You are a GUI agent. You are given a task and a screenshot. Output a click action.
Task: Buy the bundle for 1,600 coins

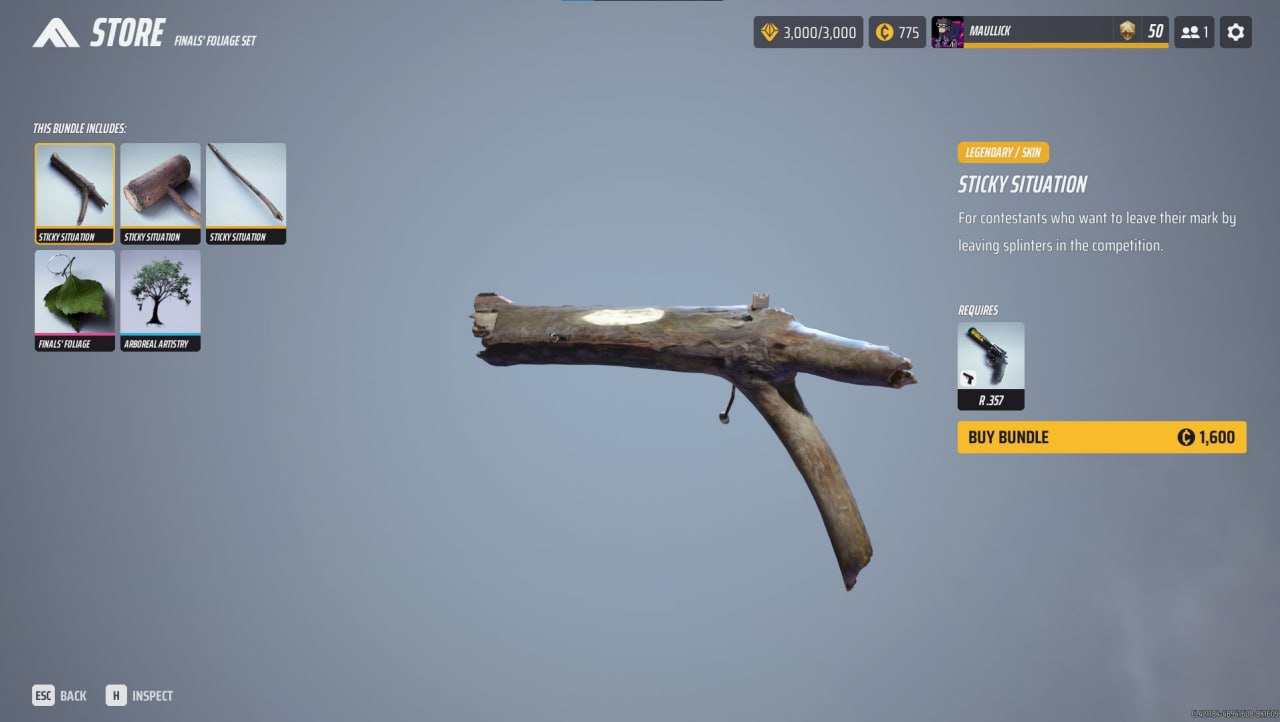point(1101,437)
